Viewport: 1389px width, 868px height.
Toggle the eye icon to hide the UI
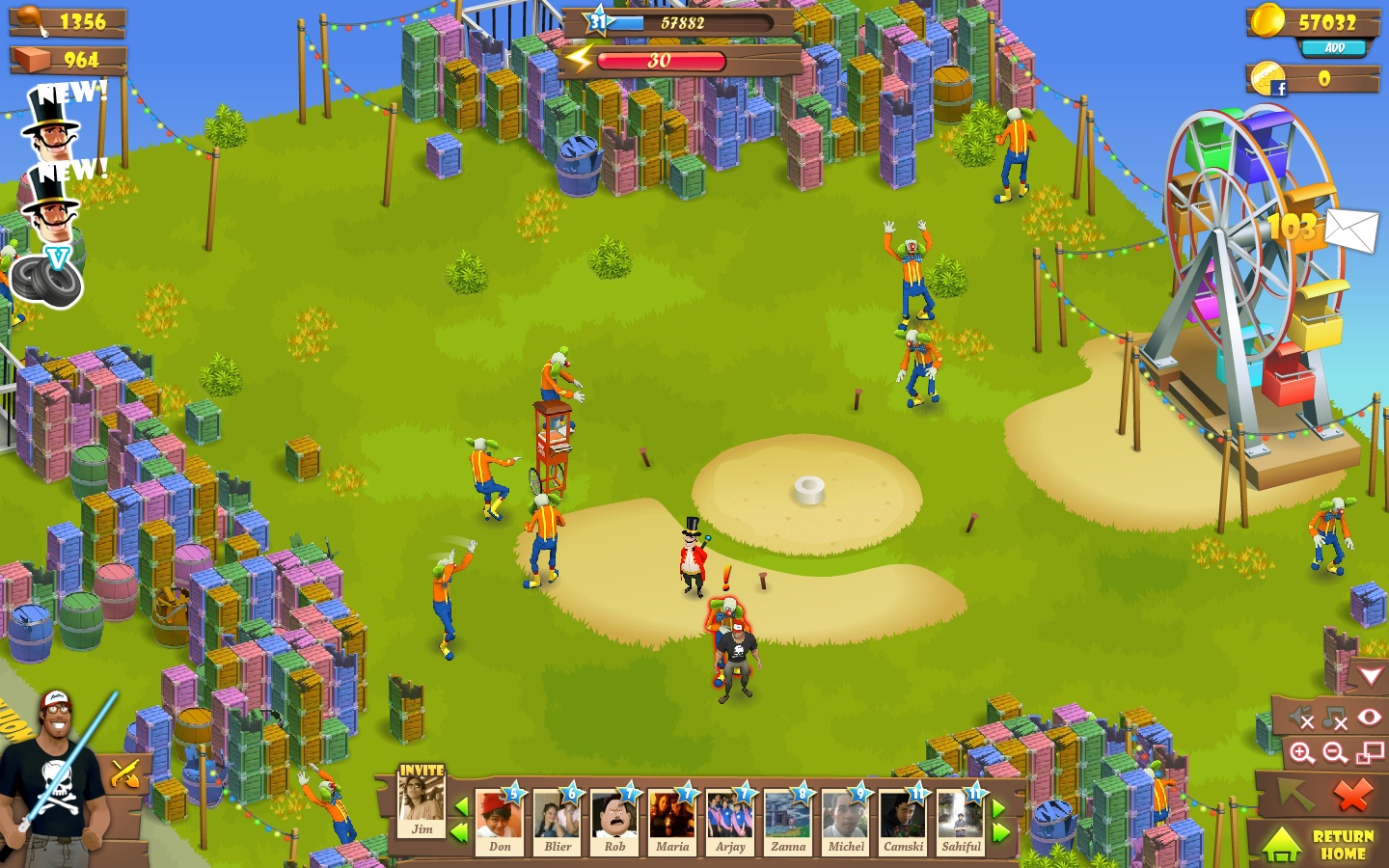pyautogui.click(x=1369, y=716)
